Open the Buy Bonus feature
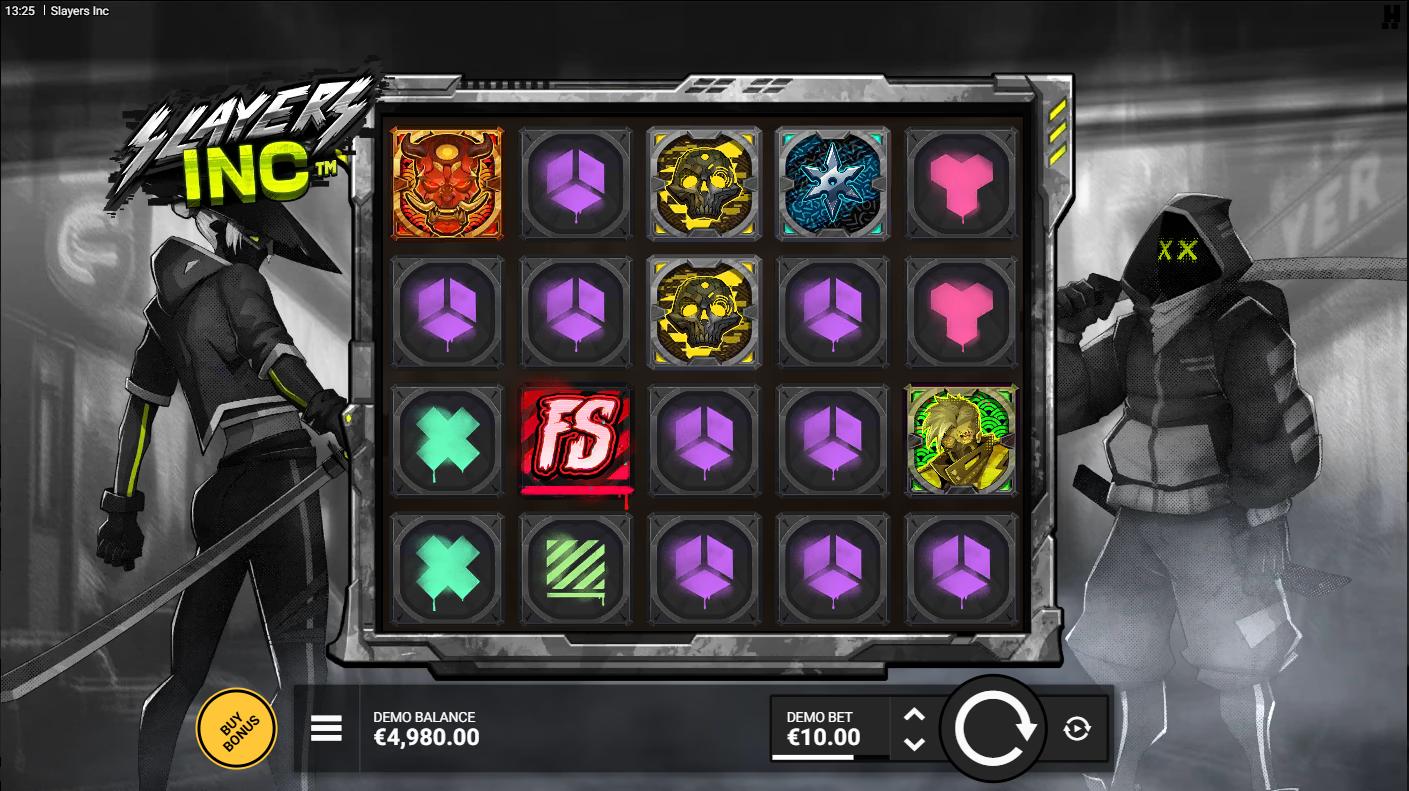The width and height of the screenshot is (1409, 791). coord(236,728)
